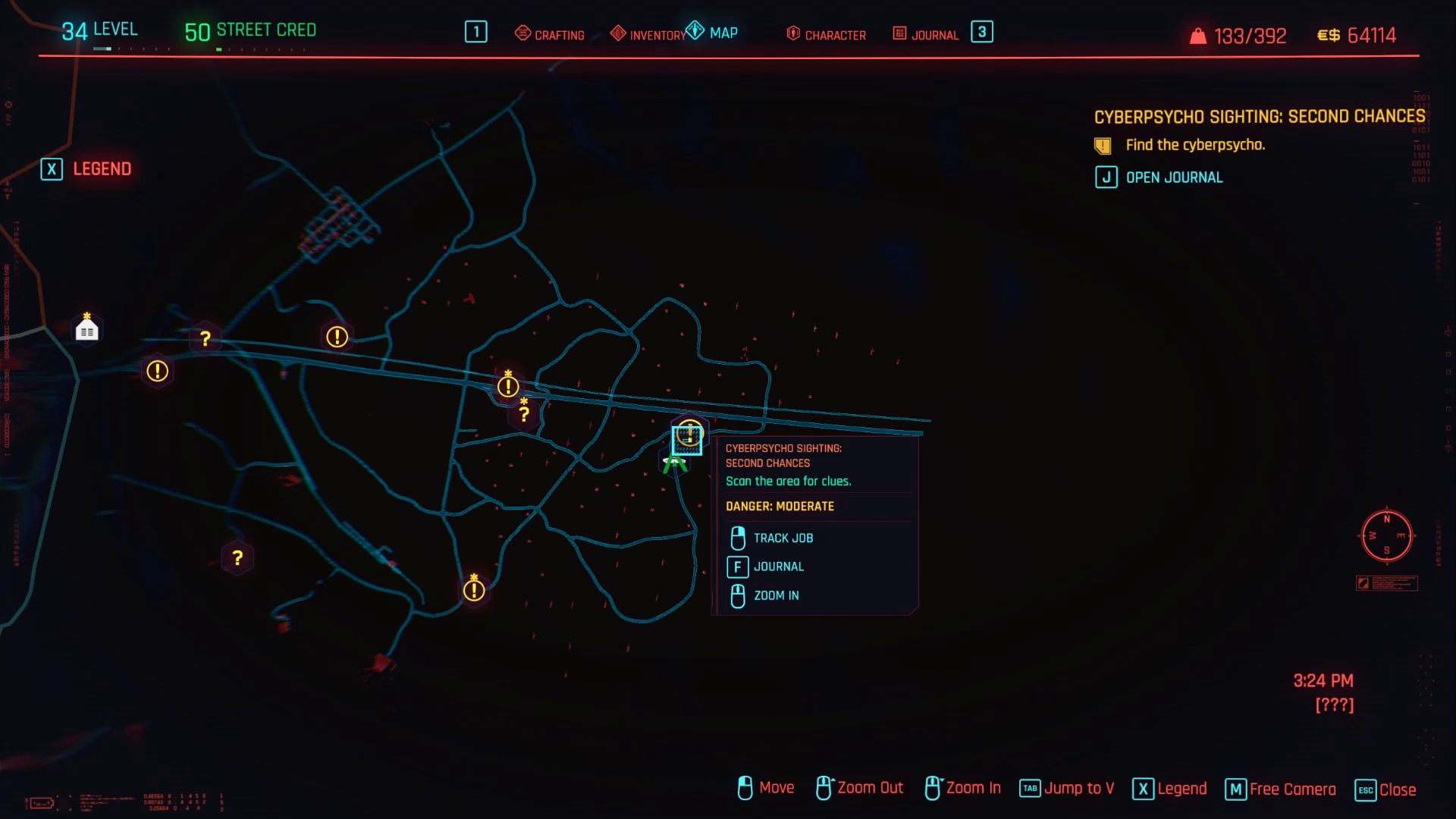
Task: Click the question mark undiscovered location in the south
Action: 237,557
